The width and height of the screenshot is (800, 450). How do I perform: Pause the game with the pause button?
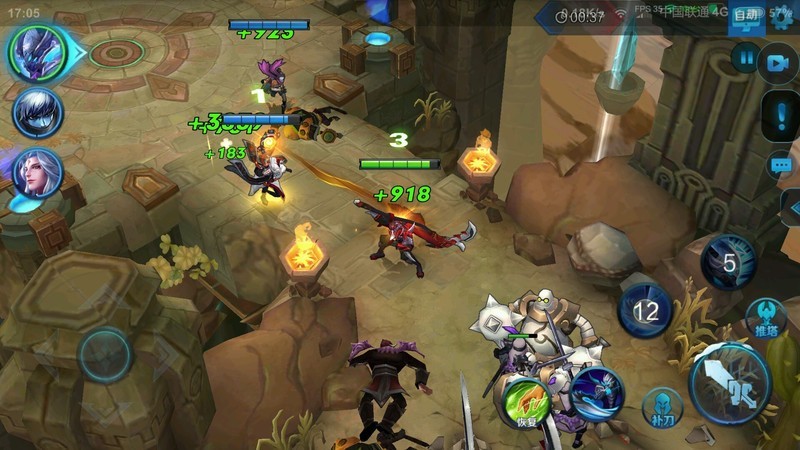[x=745, y=59]
